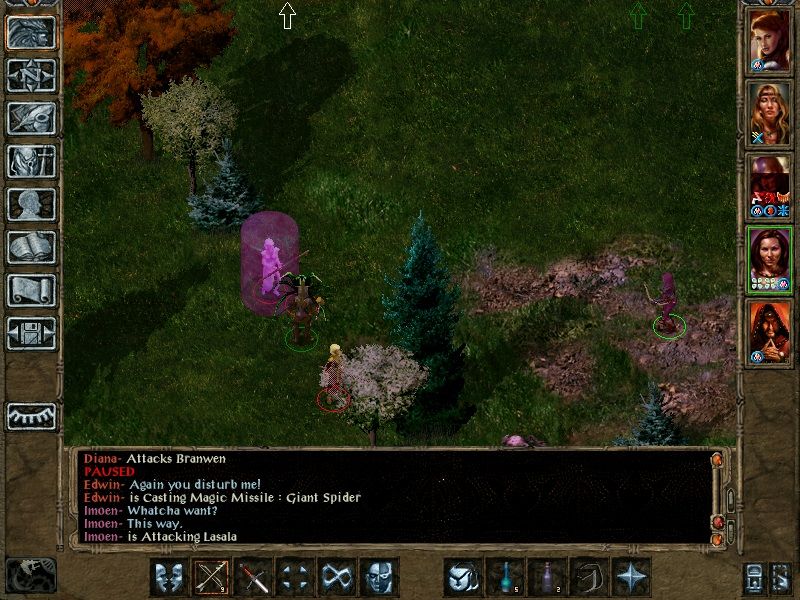
Task: Open game options with the floppy disk button
Action: click(x=31, y=332)
